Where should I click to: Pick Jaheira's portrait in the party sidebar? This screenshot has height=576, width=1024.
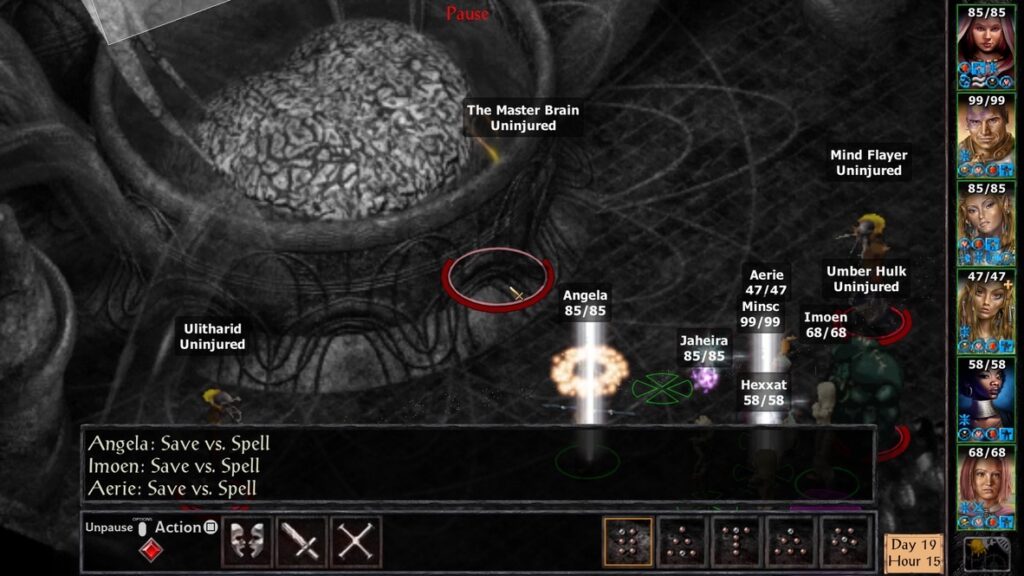[985, 222]
